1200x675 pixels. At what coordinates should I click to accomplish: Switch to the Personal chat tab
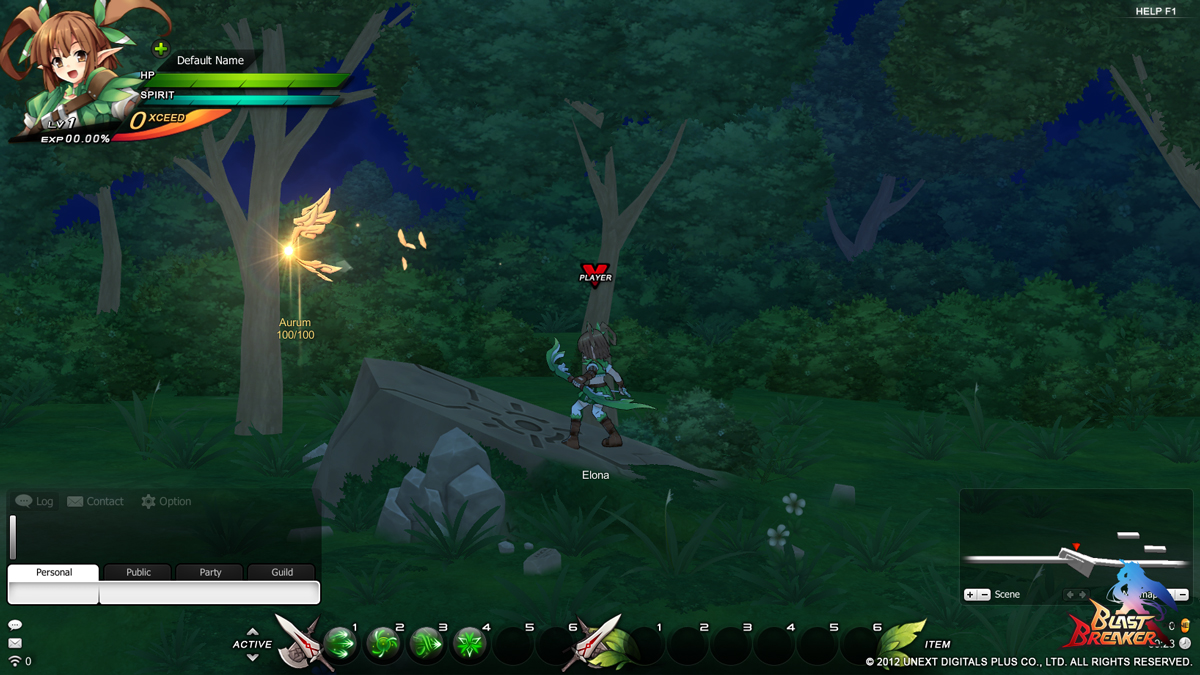coord(54,572)
